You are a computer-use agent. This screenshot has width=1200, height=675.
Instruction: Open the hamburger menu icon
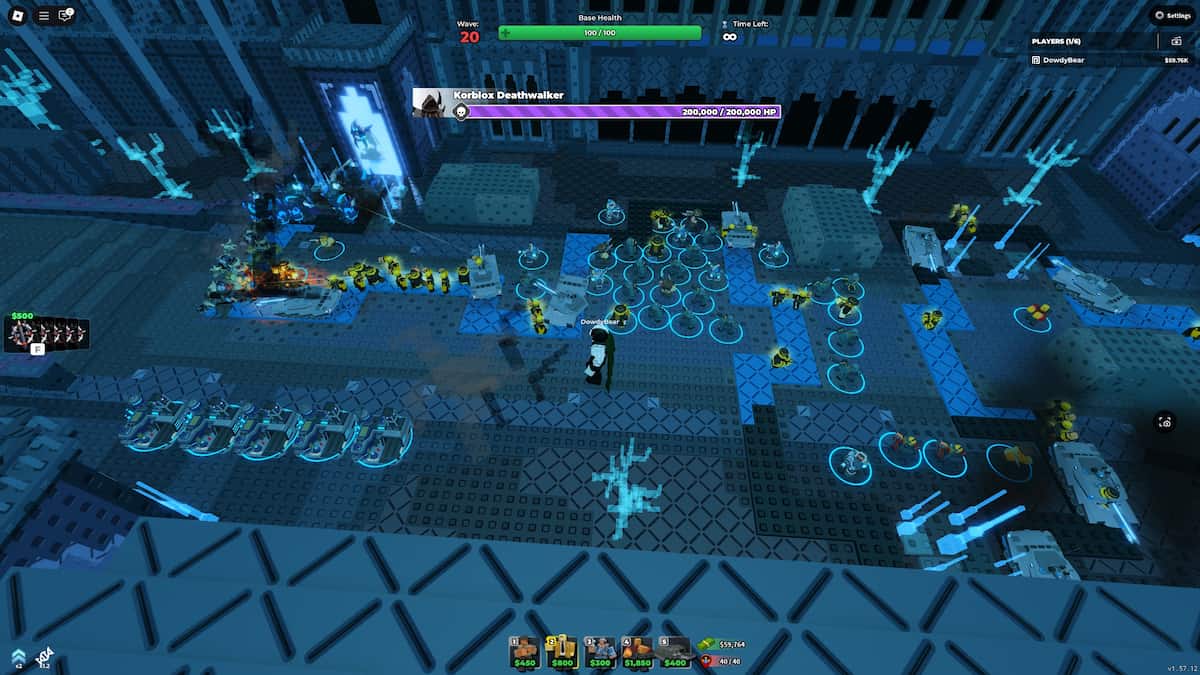pyautogui.click(x=43, y=15)
